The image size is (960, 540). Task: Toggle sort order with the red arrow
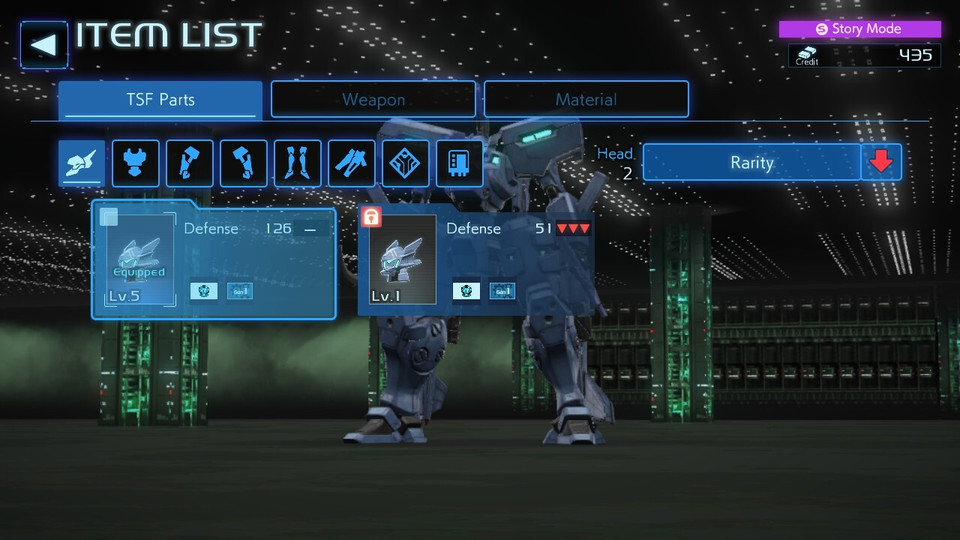pos(881,162)
